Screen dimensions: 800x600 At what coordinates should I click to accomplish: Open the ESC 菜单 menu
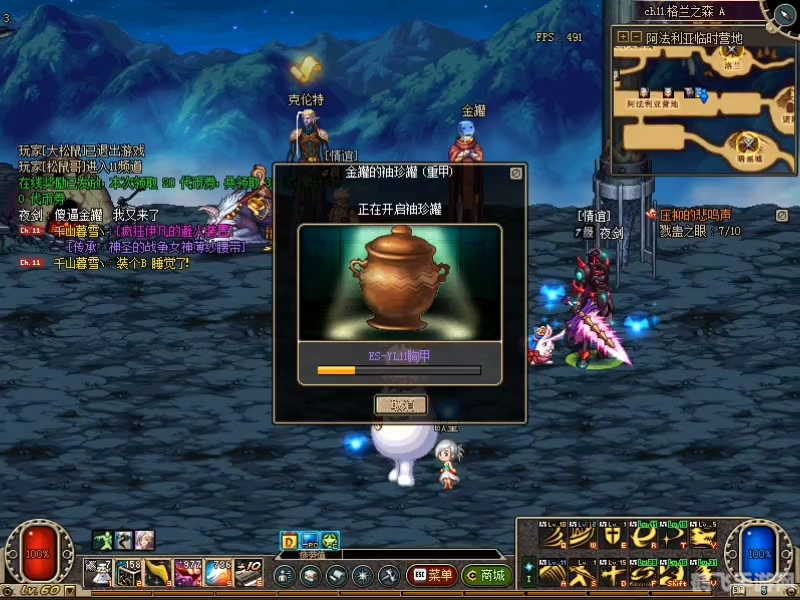pos(431,576)
